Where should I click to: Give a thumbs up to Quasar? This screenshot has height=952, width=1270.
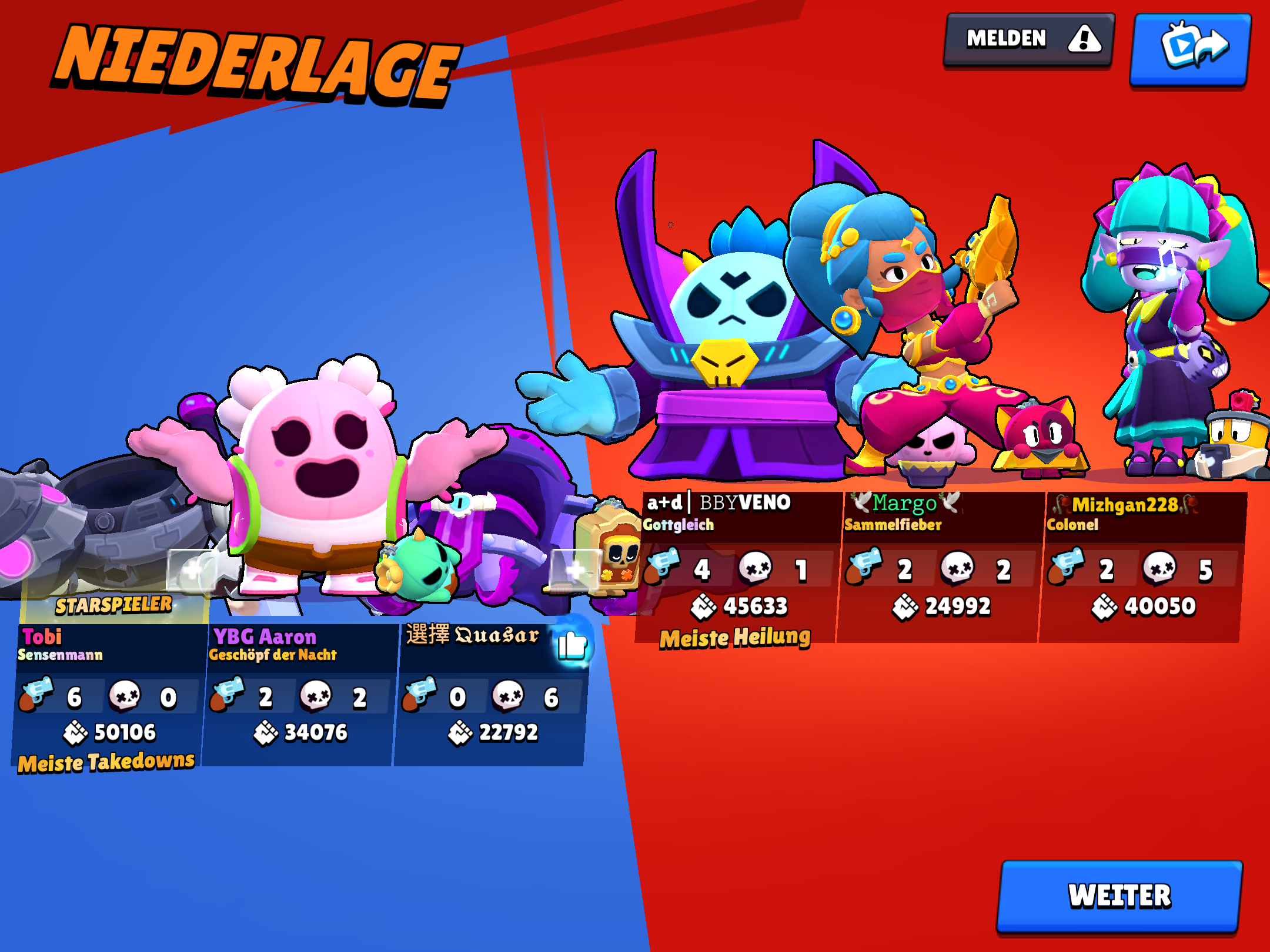[572, 645]
